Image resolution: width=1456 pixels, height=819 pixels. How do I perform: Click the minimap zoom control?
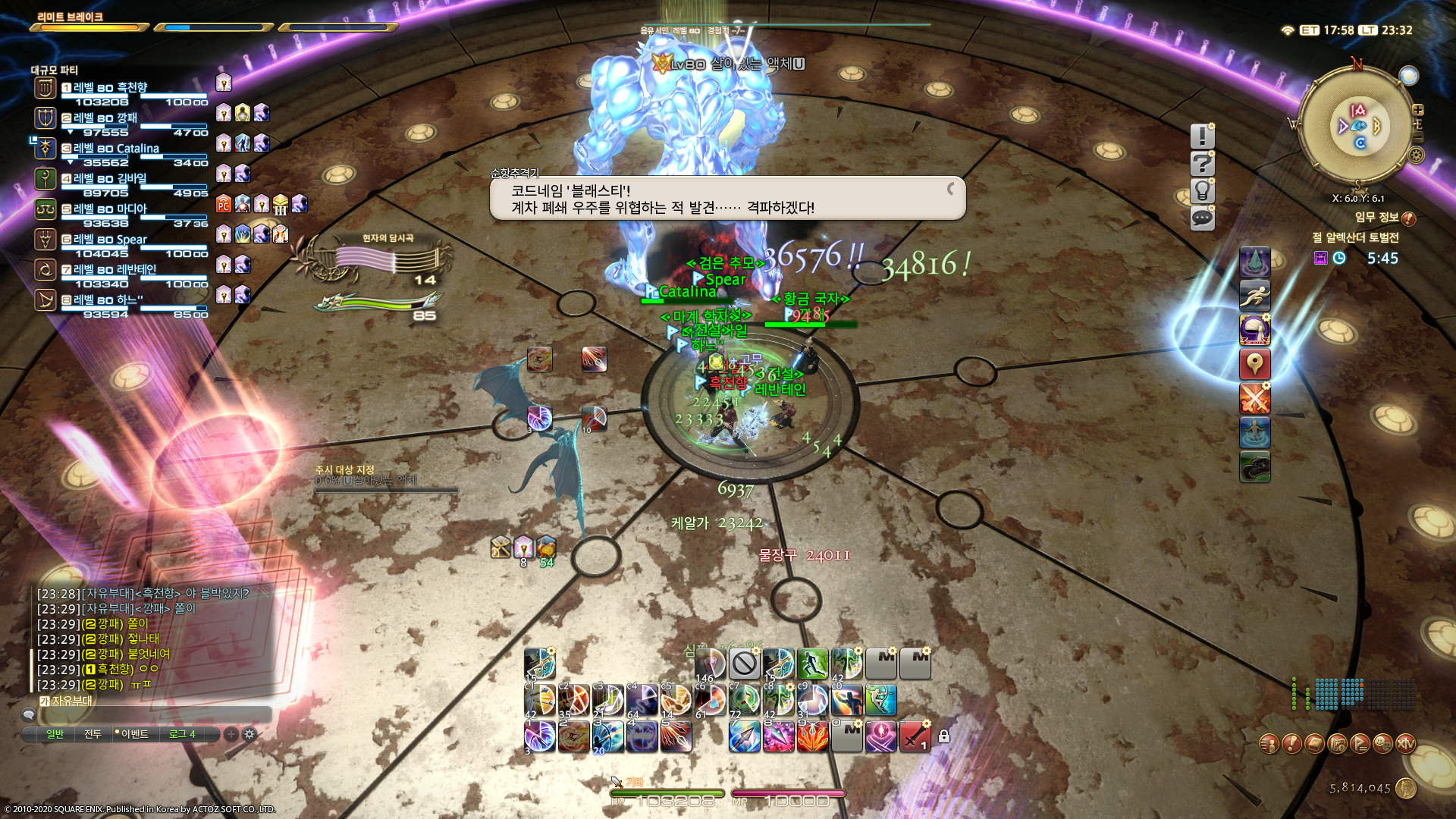[1418, 110]
